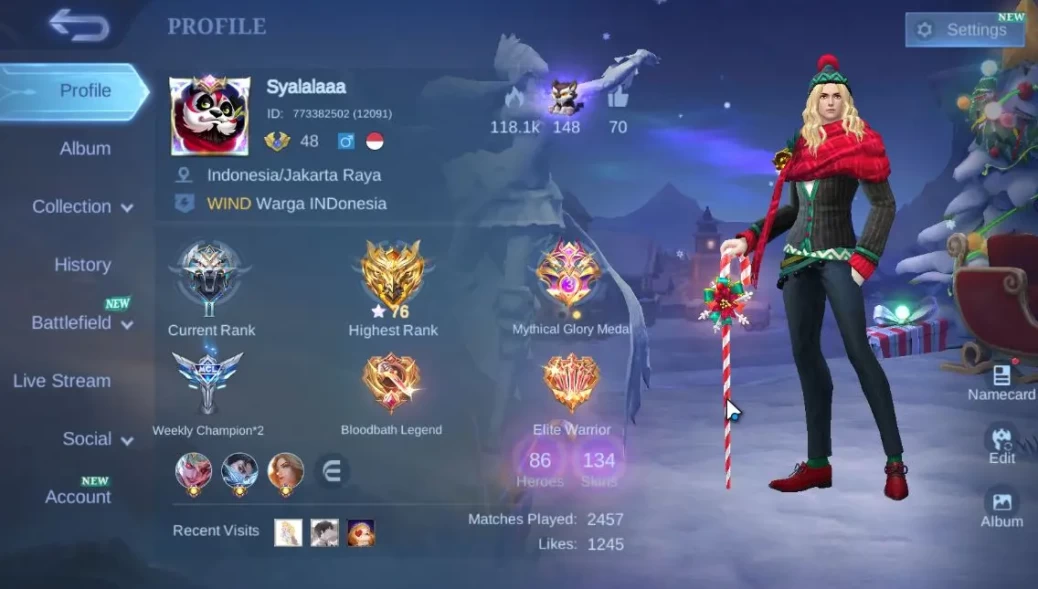
Task: Open the Mythical Glory Medal
Action: pyautogui.click(x=569, y=277)
